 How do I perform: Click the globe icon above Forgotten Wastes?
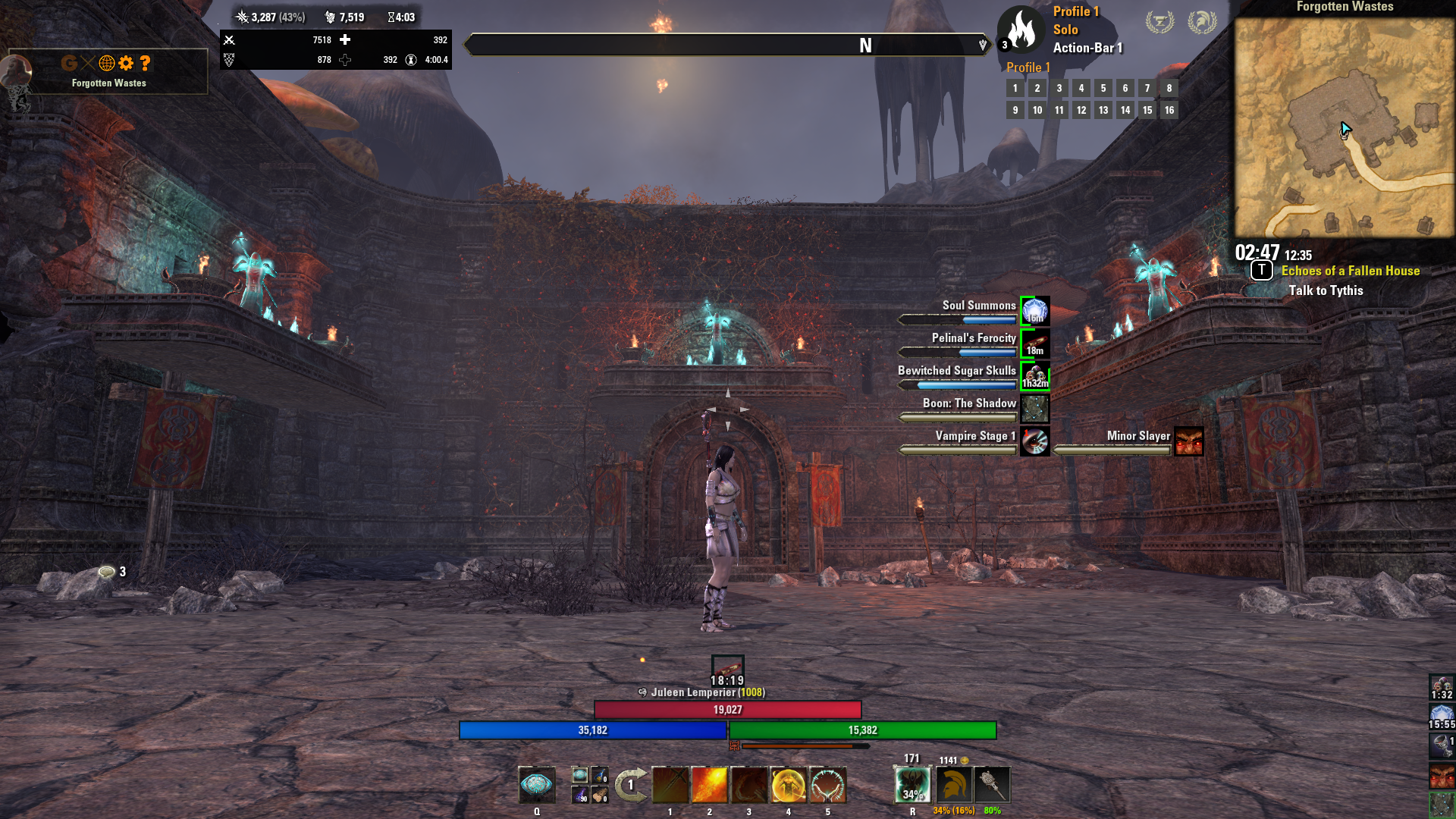coord(106,64)
